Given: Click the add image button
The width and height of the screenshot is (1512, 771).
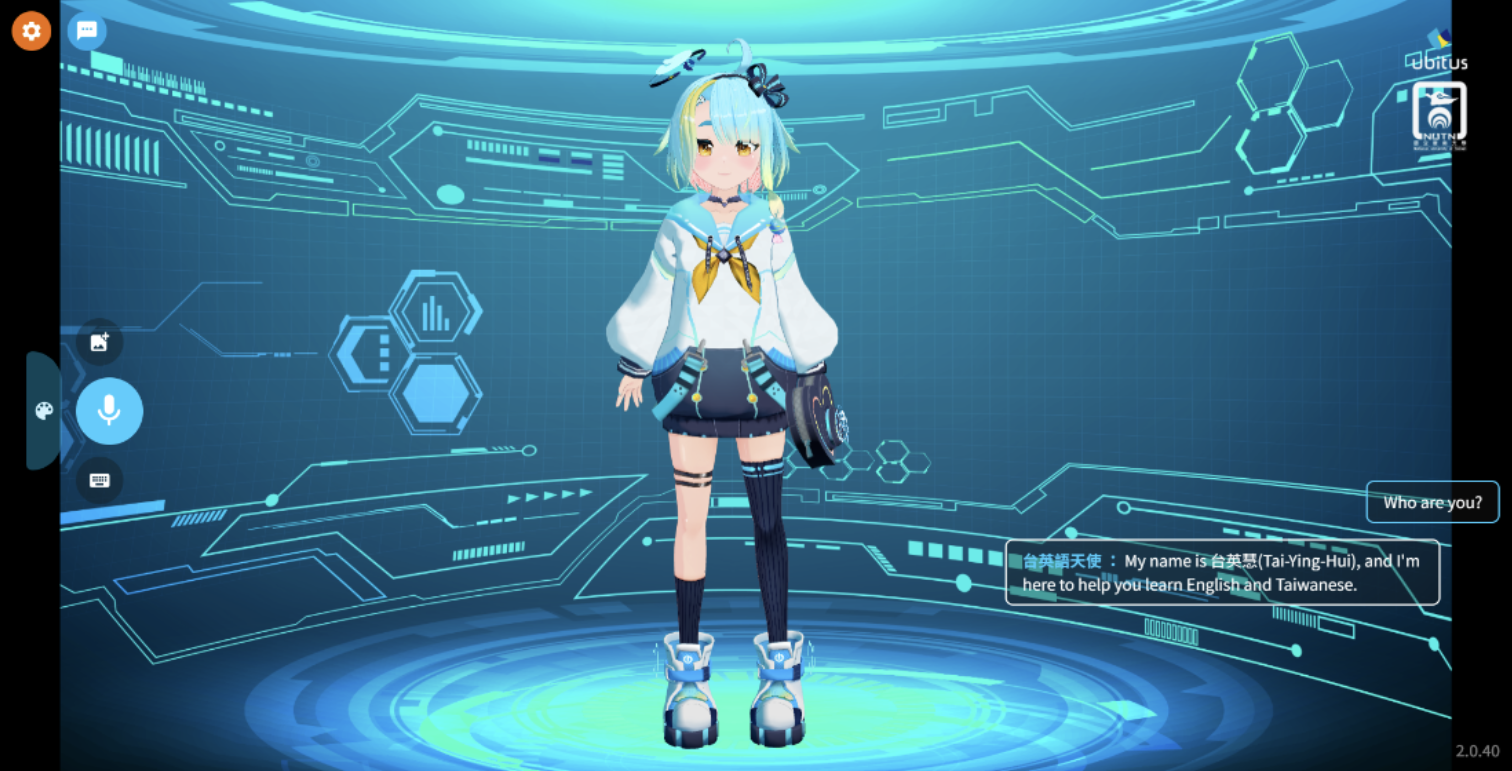Looking at the screenshot, I should 100,342.
